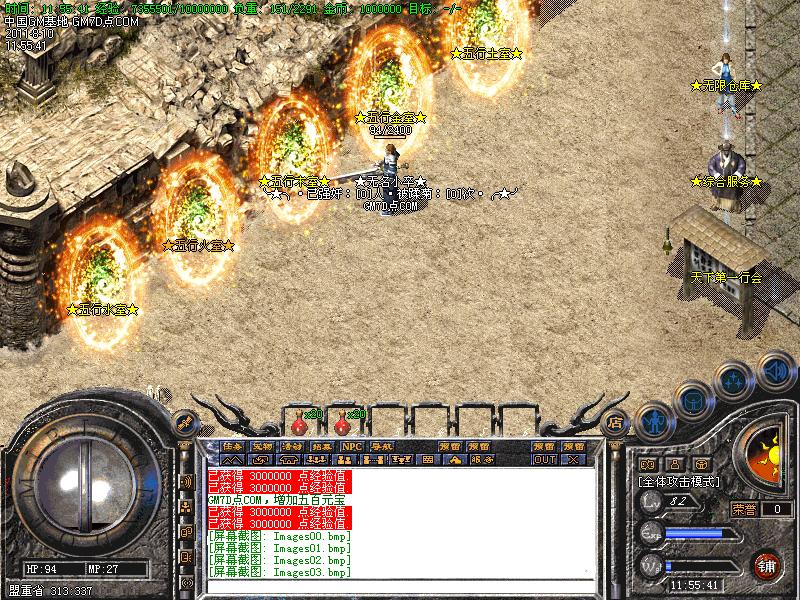Click the OUT button above chat
The image size is (800, 600).
tap(544, 460)
